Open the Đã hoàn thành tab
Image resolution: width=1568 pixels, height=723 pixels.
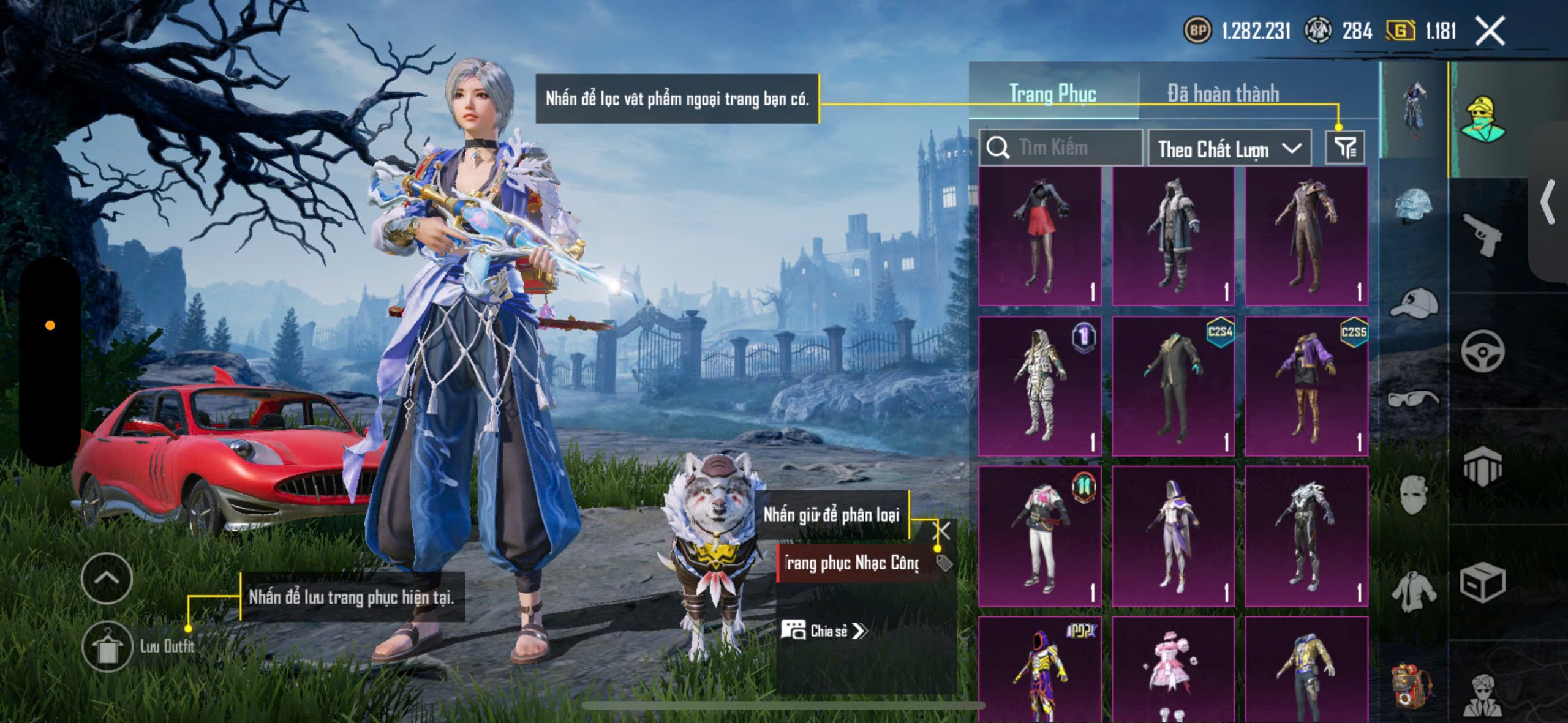(x=1223, y=94)
